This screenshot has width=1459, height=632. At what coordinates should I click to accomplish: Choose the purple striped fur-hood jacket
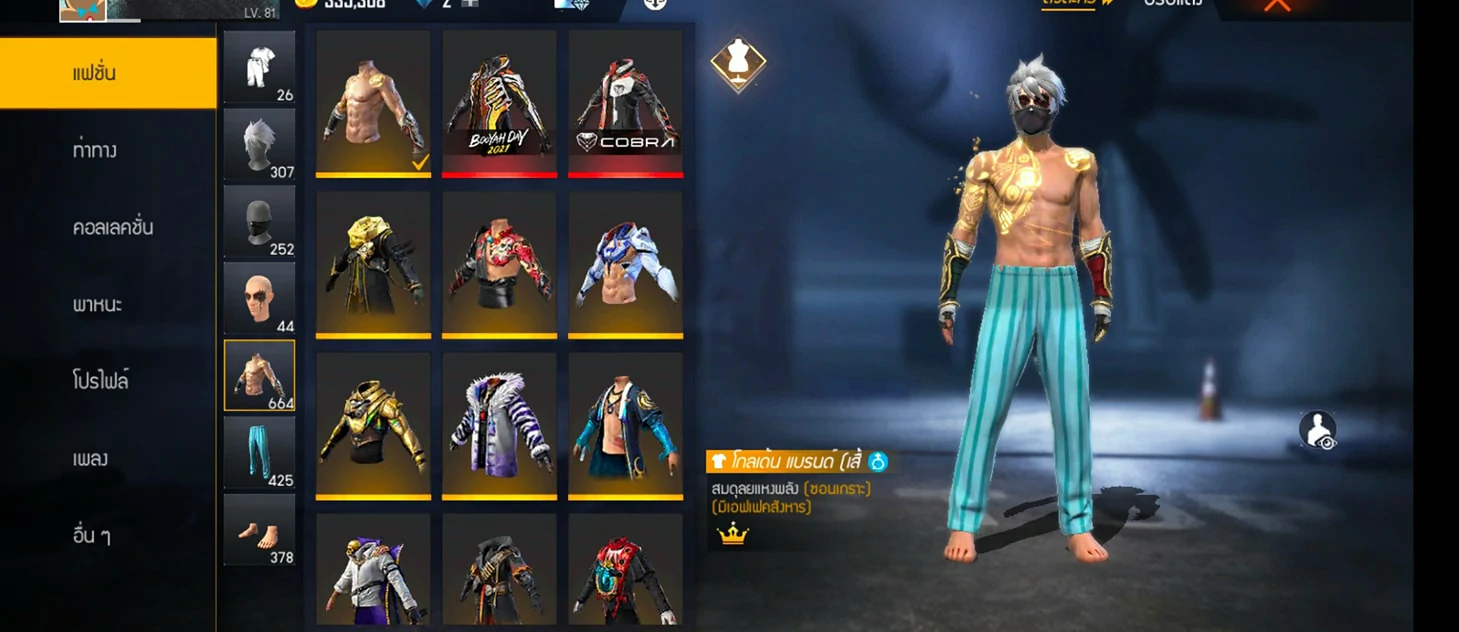(499, 425)
